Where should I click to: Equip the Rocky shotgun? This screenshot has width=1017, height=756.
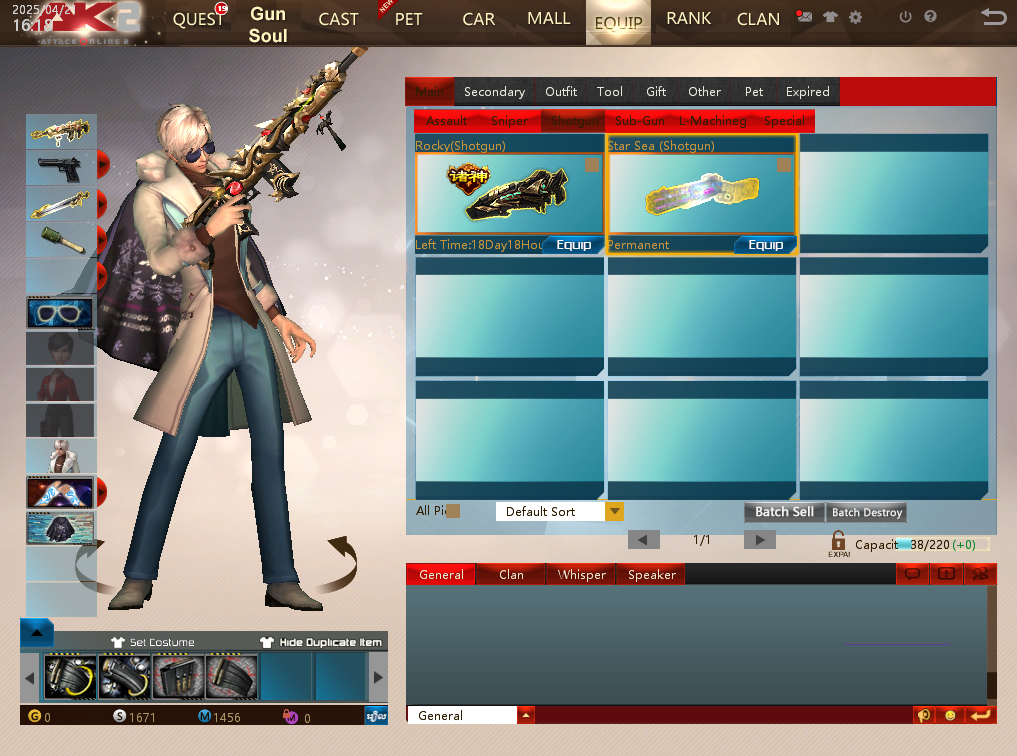573,245
